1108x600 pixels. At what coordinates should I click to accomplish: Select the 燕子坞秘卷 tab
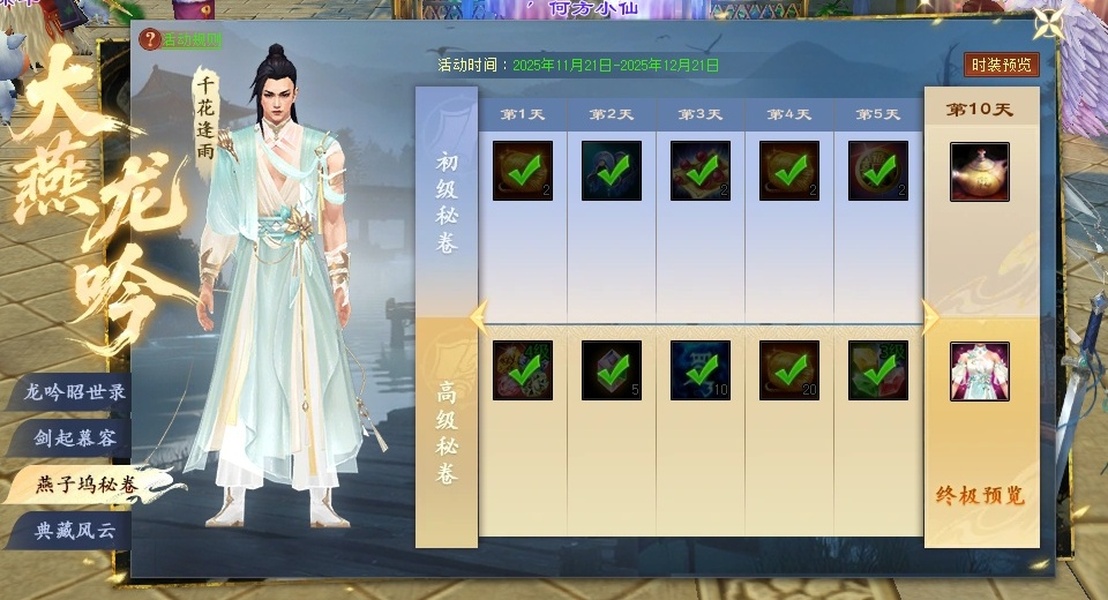click(x=86, y=485)
